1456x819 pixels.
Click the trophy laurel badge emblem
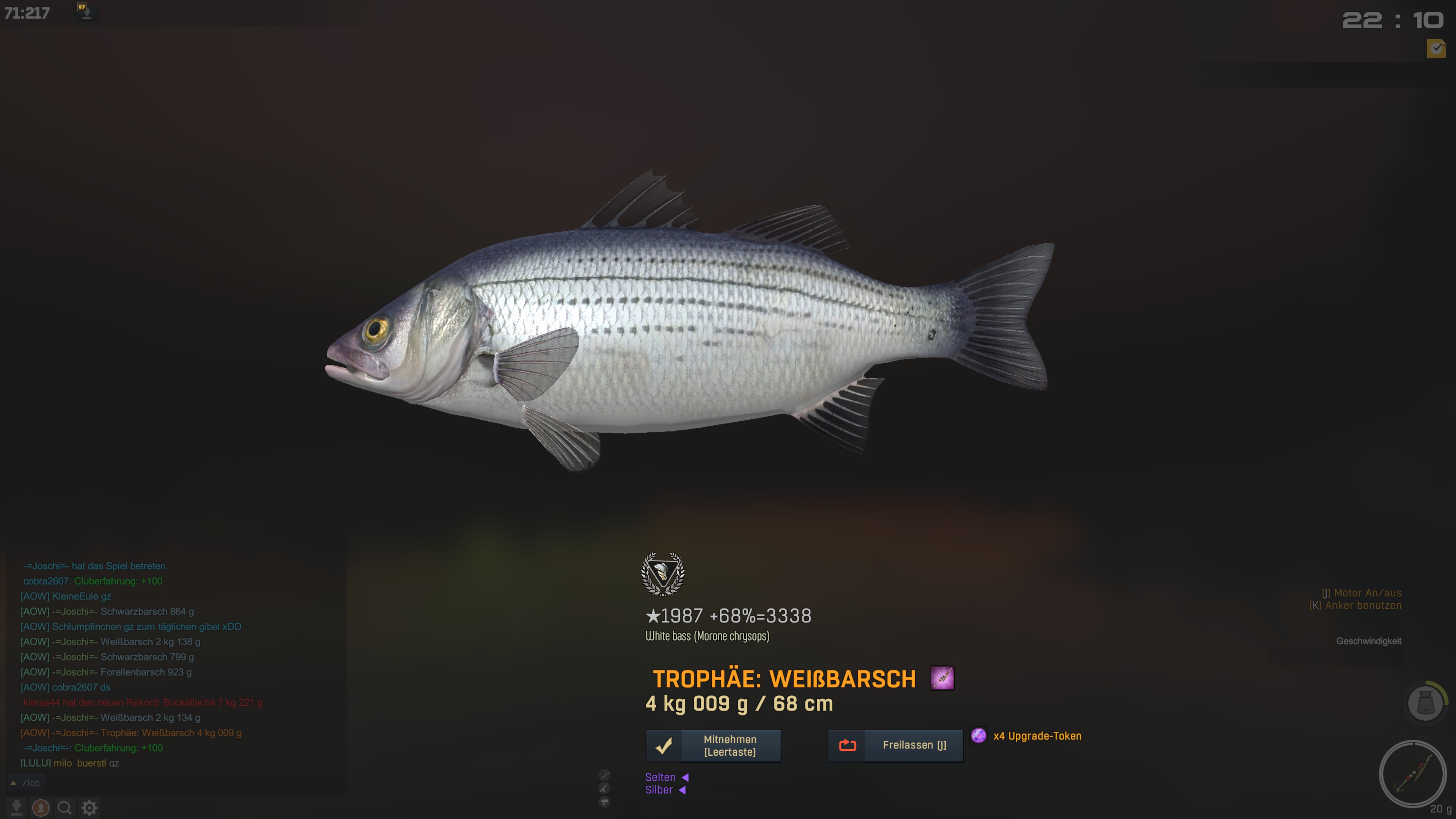pyautogui.click(x=662, y=574)
